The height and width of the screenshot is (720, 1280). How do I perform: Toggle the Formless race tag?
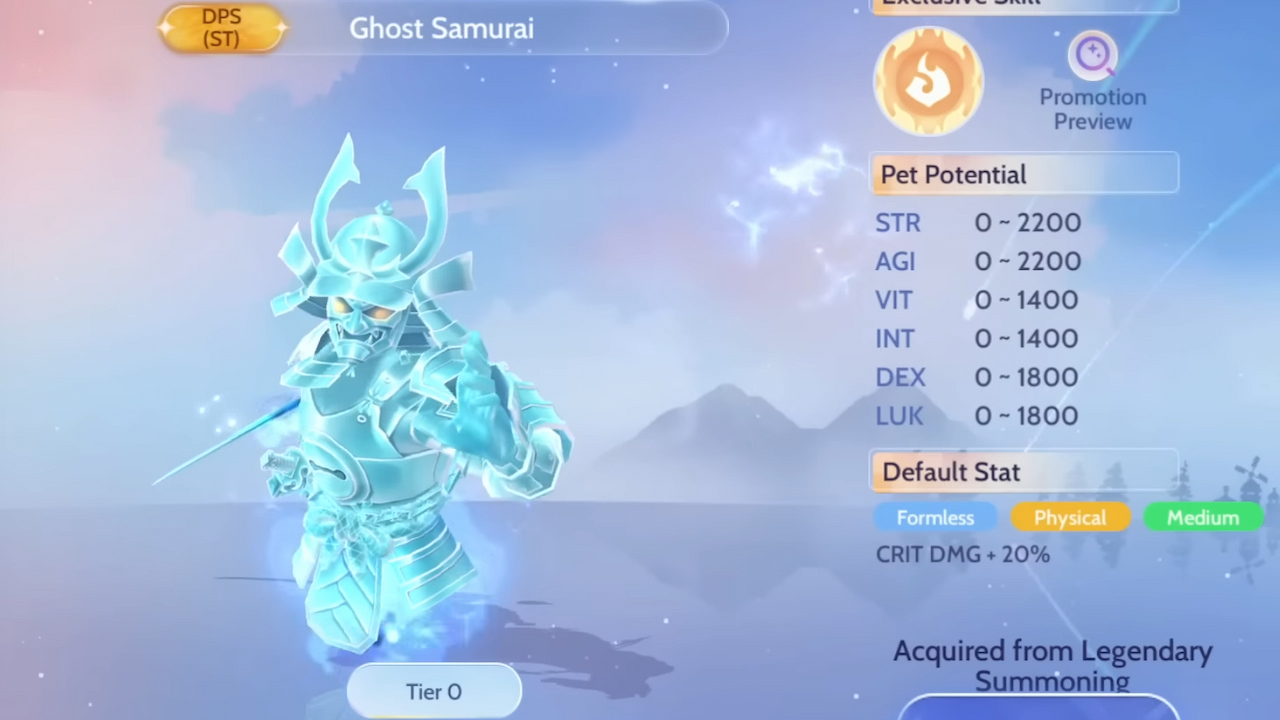(934, 517)
